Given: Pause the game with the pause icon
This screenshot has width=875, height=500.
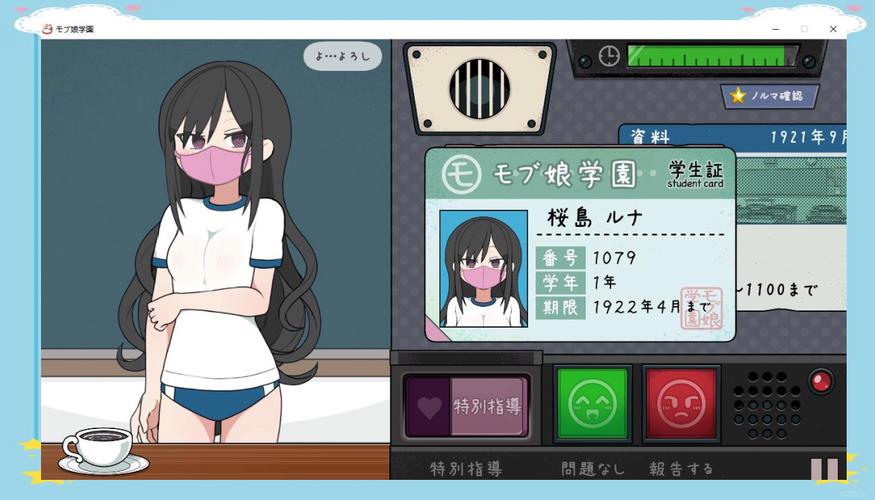Looking at the screenshot, I should click(825, 469).
